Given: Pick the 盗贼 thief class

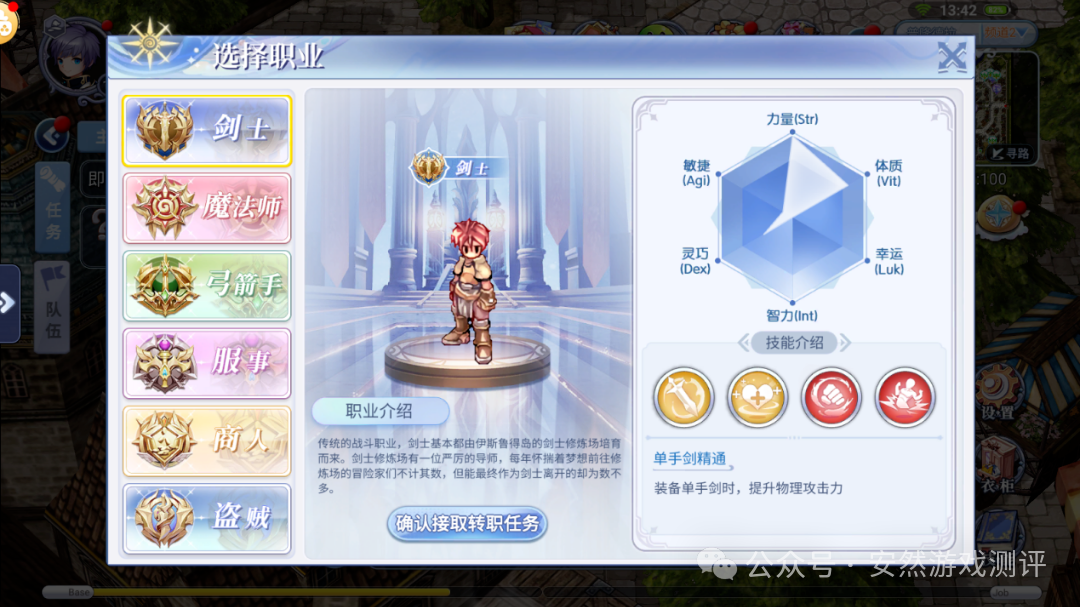Looking at the screenshot, I should [x=207, y=518].
